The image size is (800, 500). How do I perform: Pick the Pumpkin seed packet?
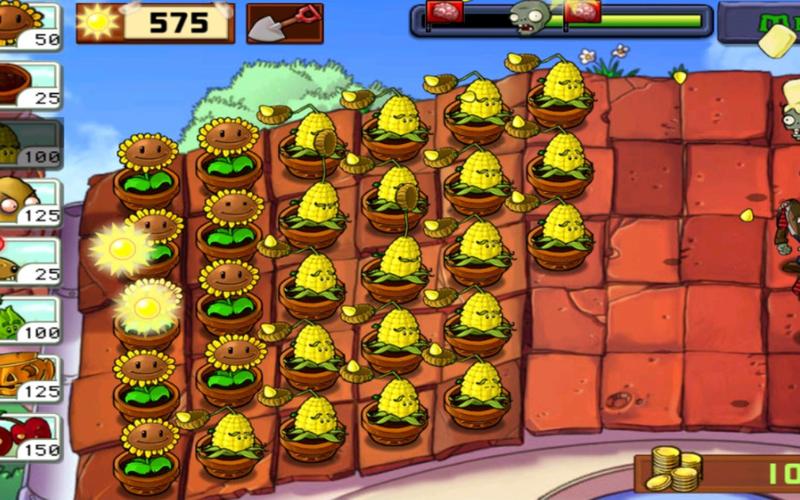tap(28, 378)
